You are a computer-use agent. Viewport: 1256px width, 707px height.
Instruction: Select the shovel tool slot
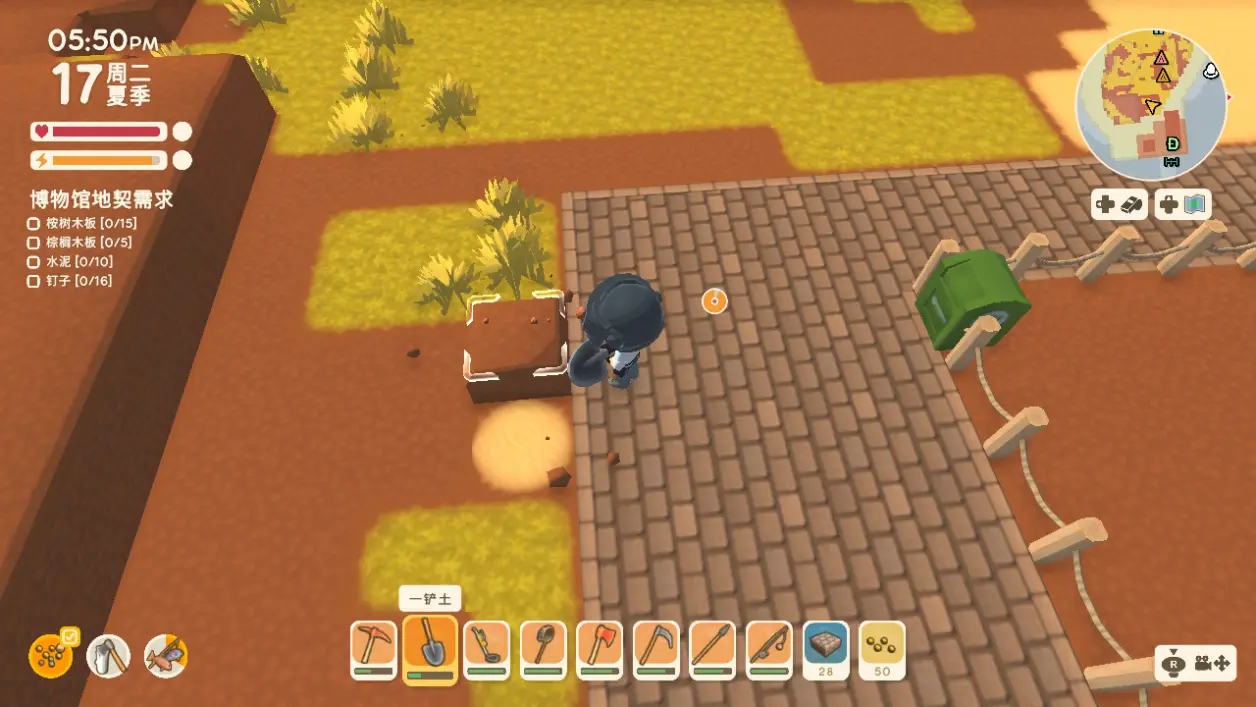[x=430, y=648]
